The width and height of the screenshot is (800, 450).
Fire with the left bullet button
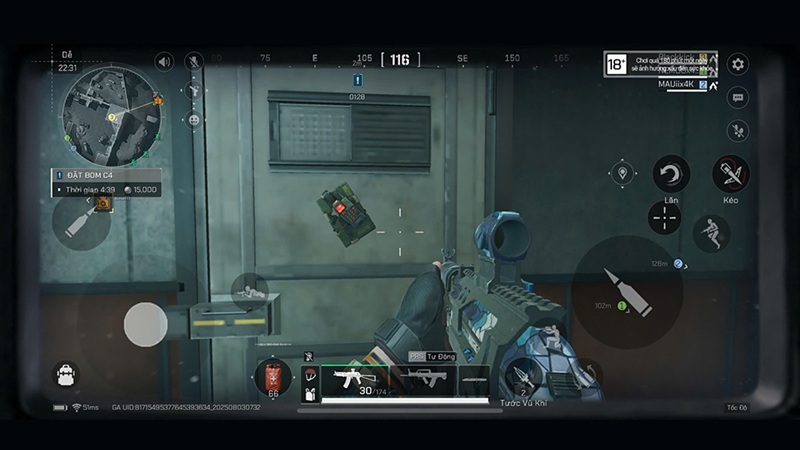pyautogui.click(x=81, y=222)
